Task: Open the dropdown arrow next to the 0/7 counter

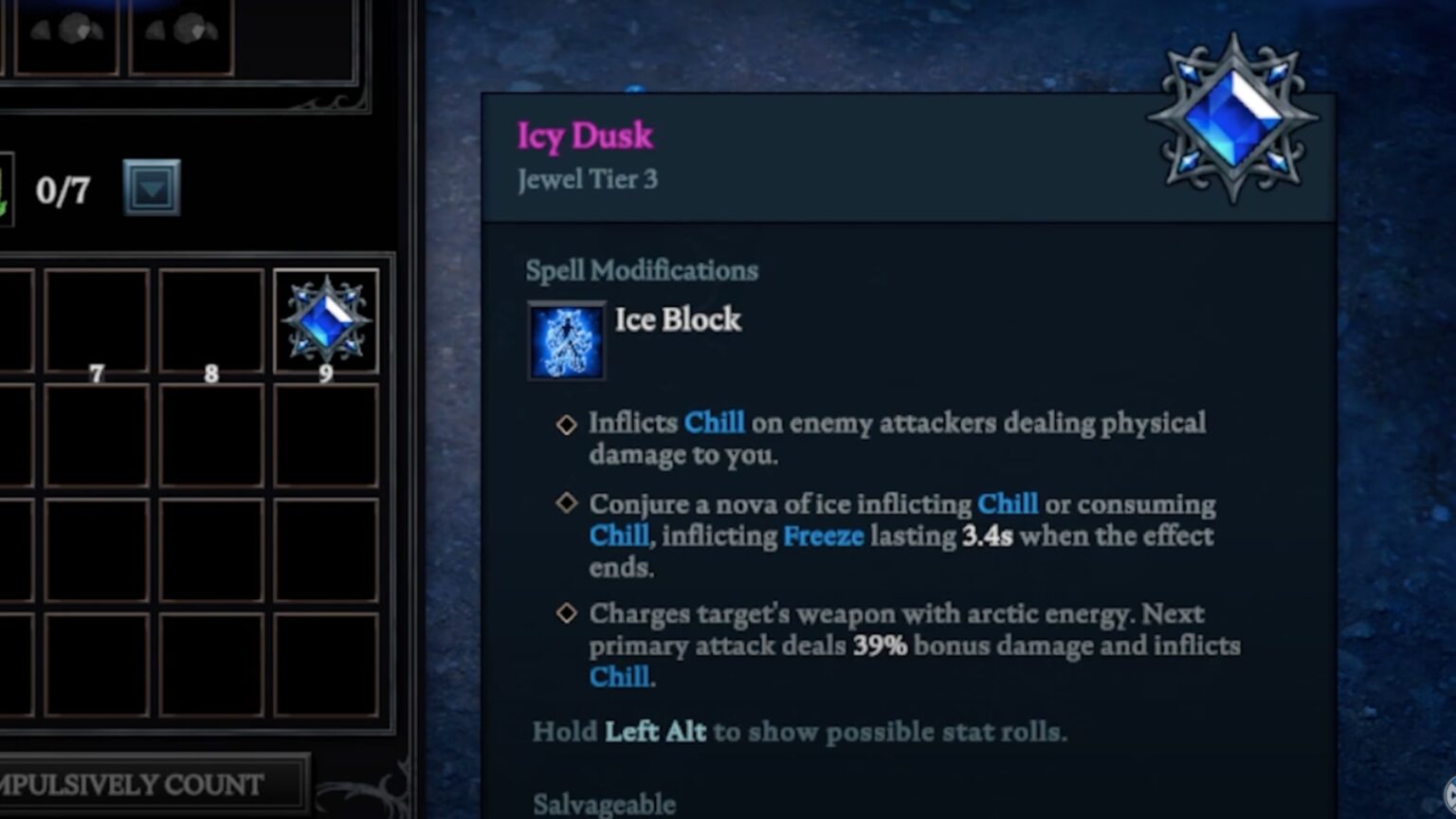Action: 152,188
